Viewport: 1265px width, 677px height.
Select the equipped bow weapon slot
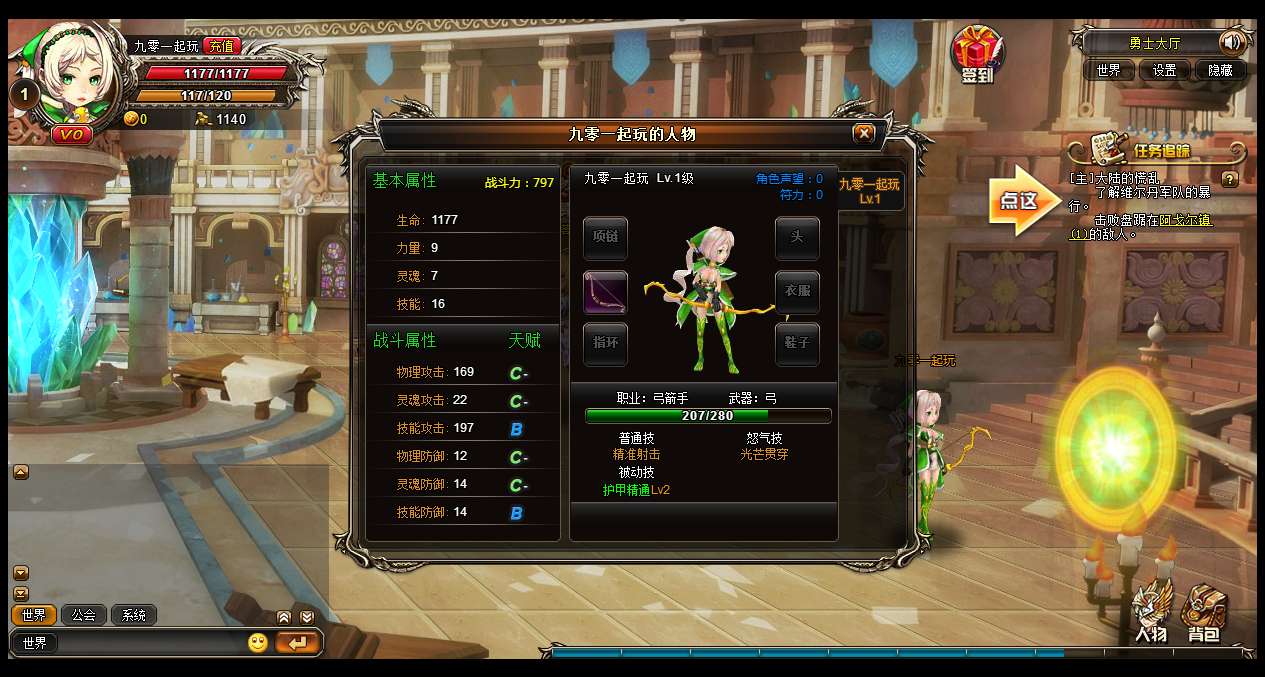605,292
